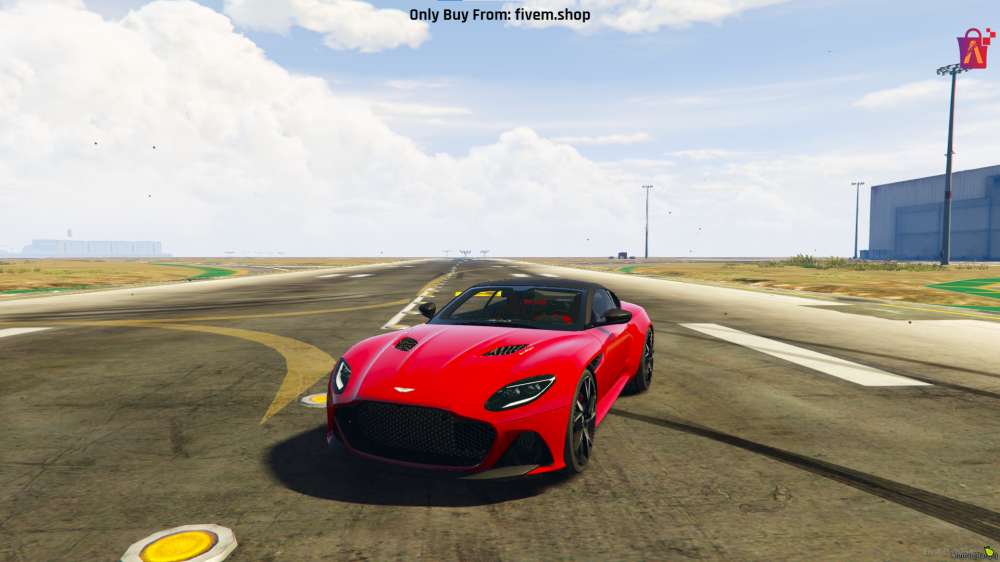Viewport: 1000px width, 562px height.
Task: Click the fivem.shop watermark text
Action: pos(499,15)
